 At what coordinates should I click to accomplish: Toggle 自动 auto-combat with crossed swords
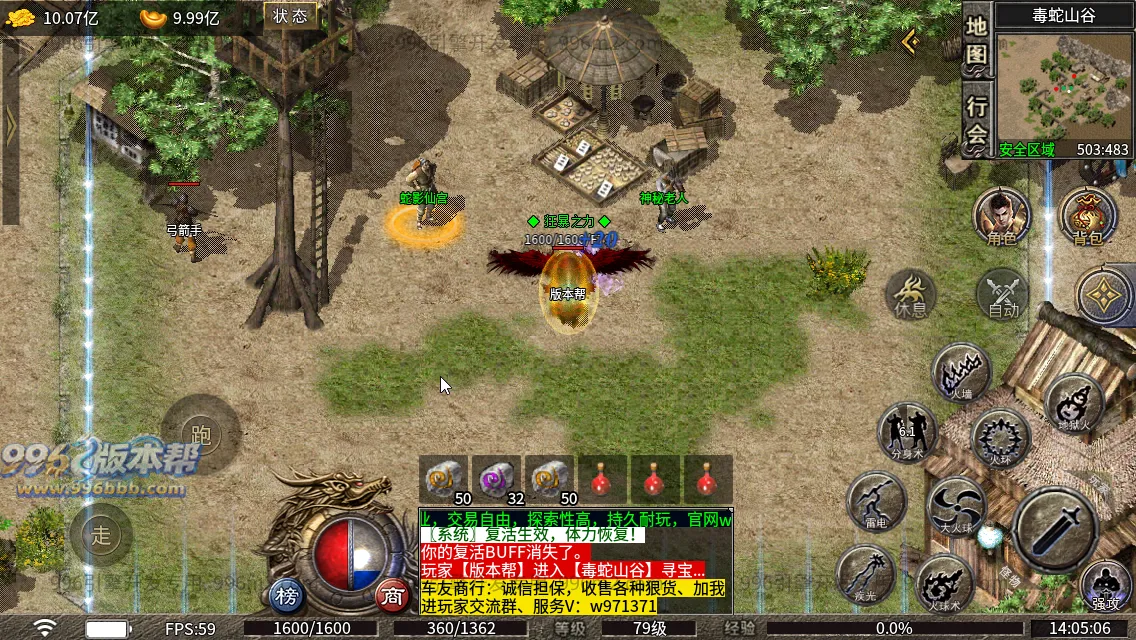(x=1002, y=294)
